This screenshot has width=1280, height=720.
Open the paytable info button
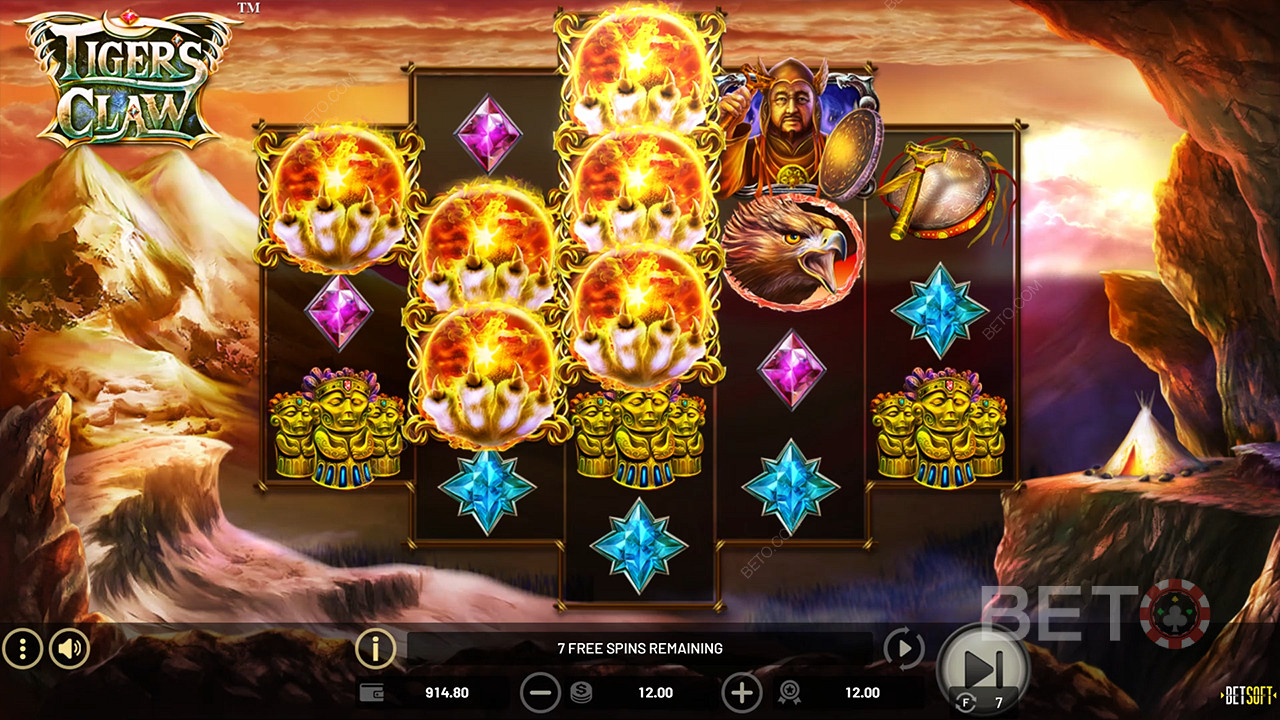(x=375, y=650)
